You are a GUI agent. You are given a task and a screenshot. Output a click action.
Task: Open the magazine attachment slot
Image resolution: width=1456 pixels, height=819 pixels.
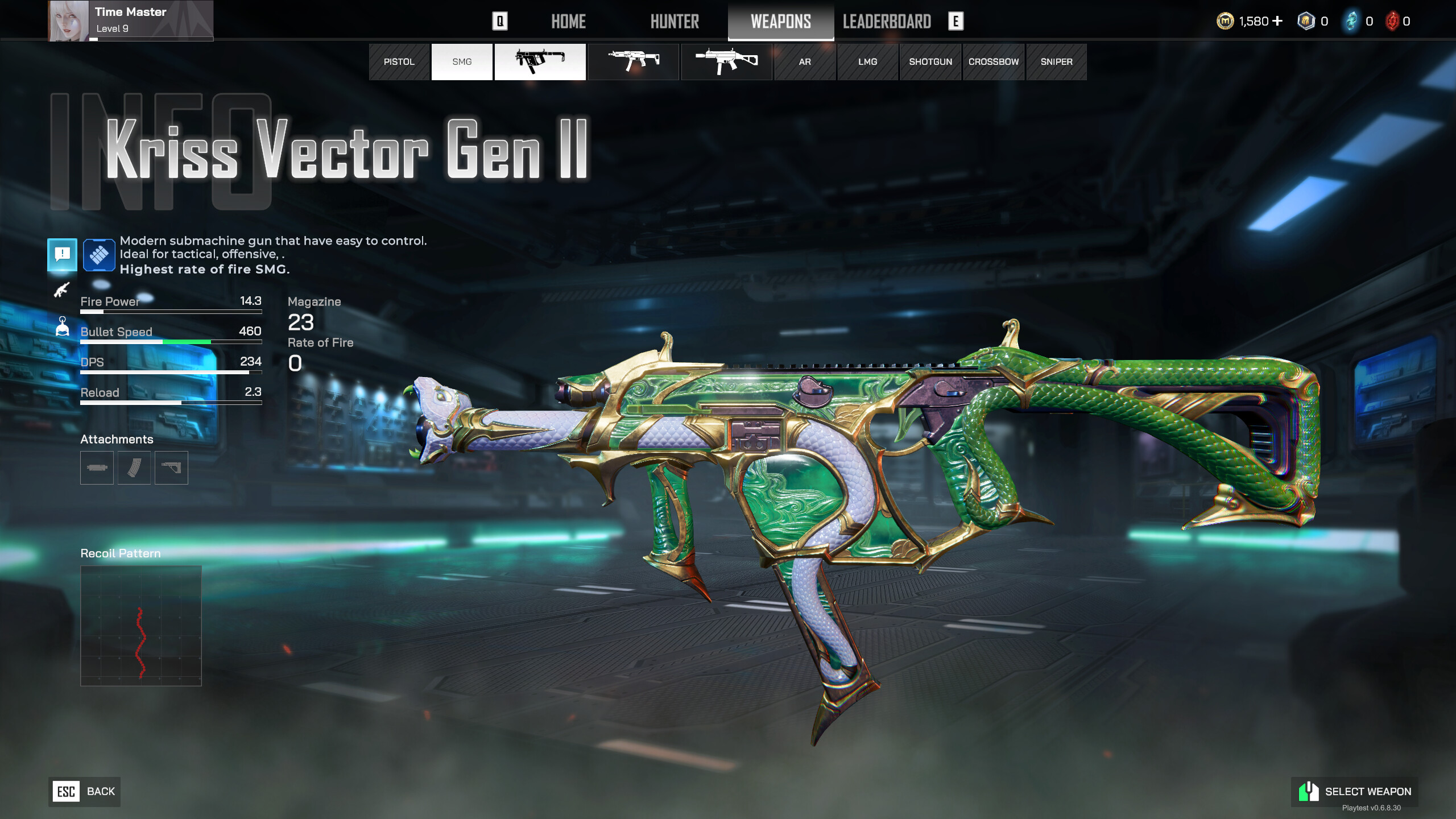133,468
